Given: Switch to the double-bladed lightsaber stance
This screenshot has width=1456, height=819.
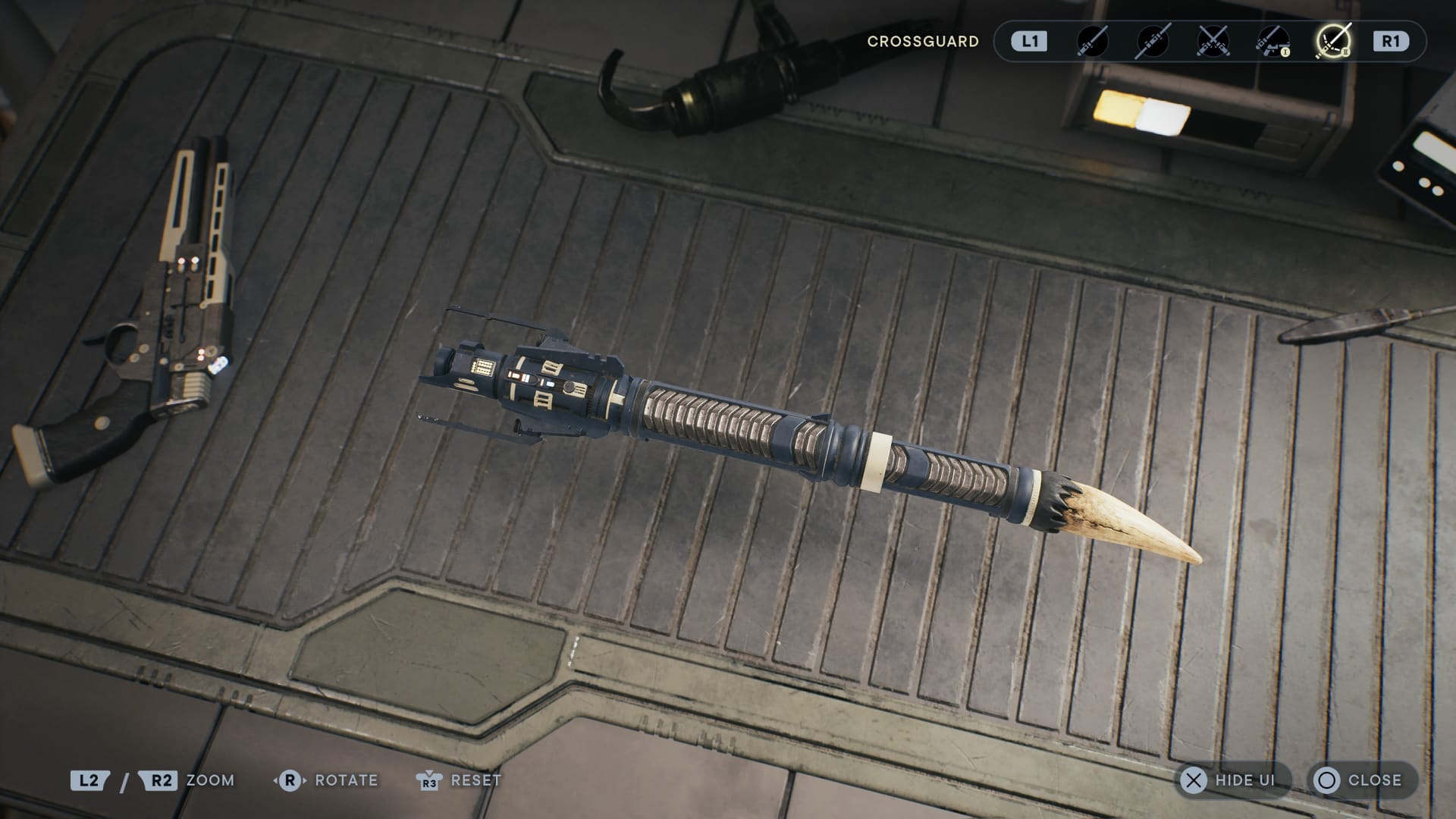Looking at the screenshot, I should pos(1152,41).
